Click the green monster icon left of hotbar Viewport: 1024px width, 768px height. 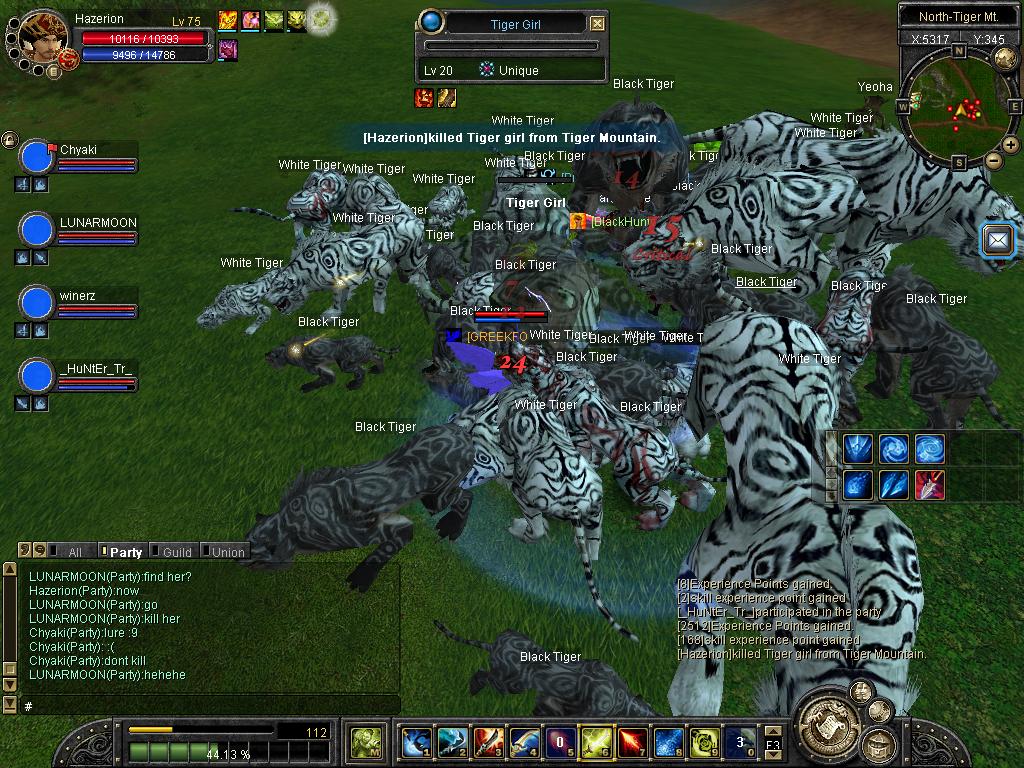(364, 742)
